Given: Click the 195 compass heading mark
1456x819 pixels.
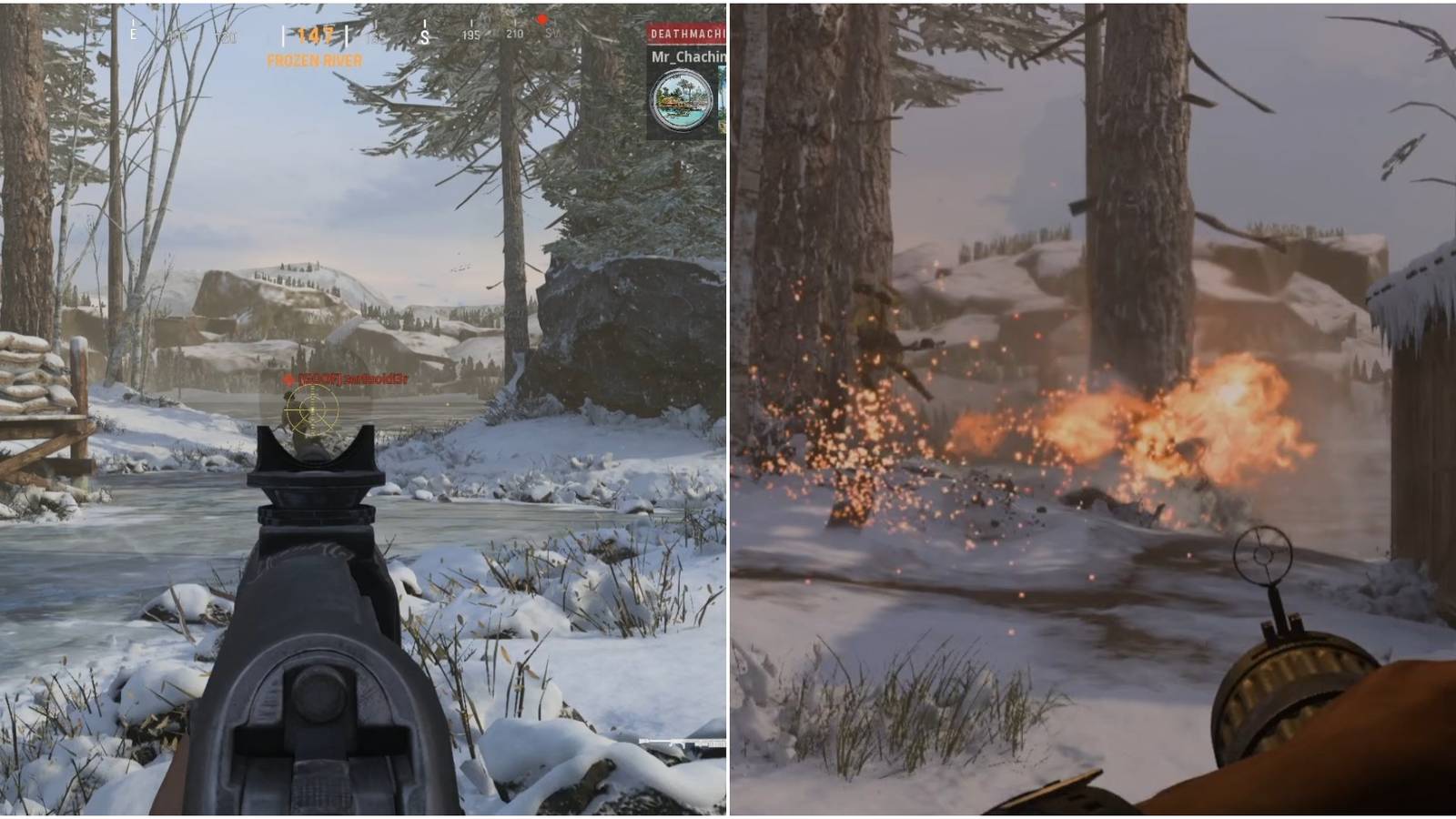Looking at the screenshot, I should 471,35.
